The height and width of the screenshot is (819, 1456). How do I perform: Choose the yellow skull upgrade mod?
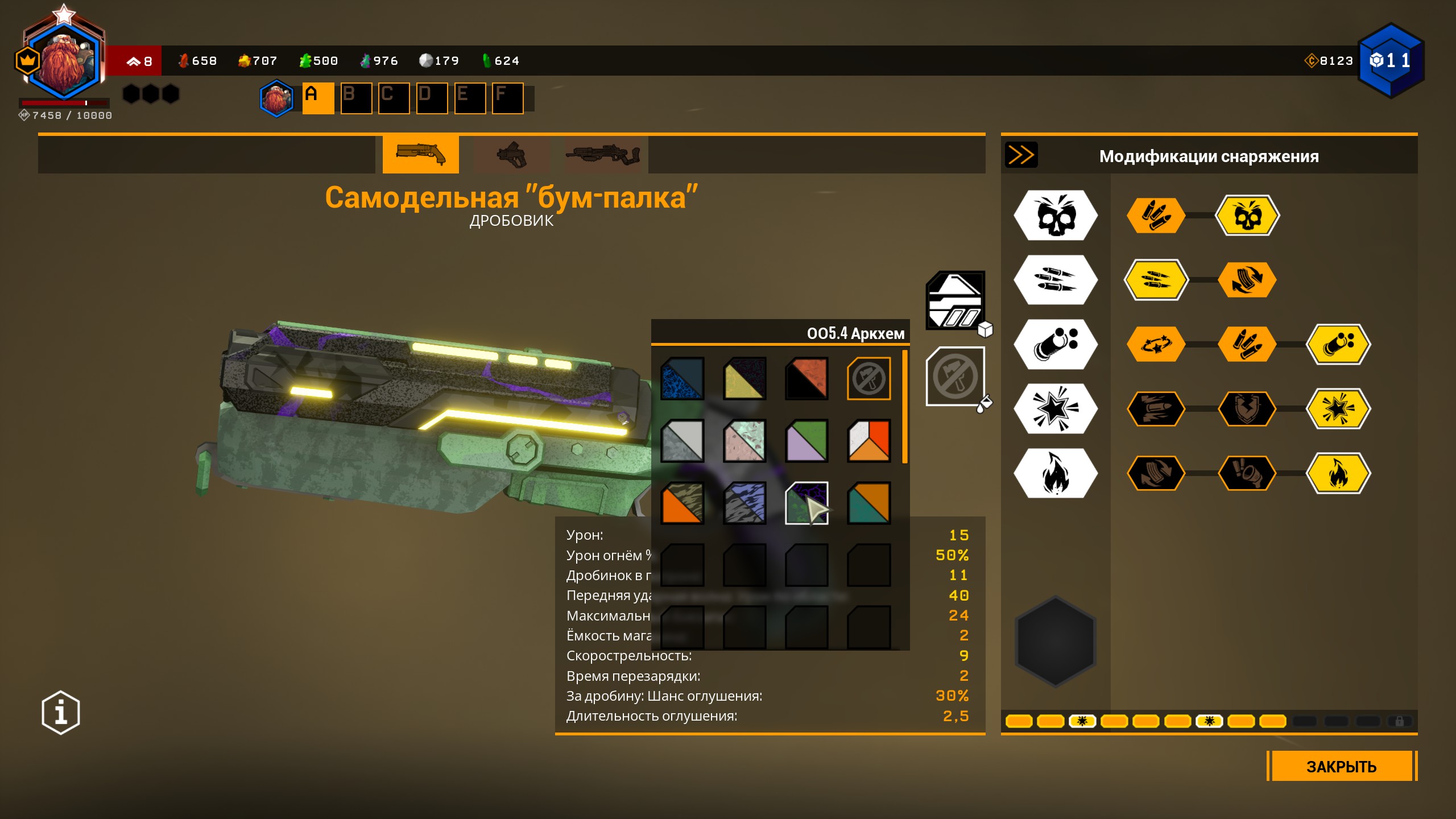point(1247,216)
